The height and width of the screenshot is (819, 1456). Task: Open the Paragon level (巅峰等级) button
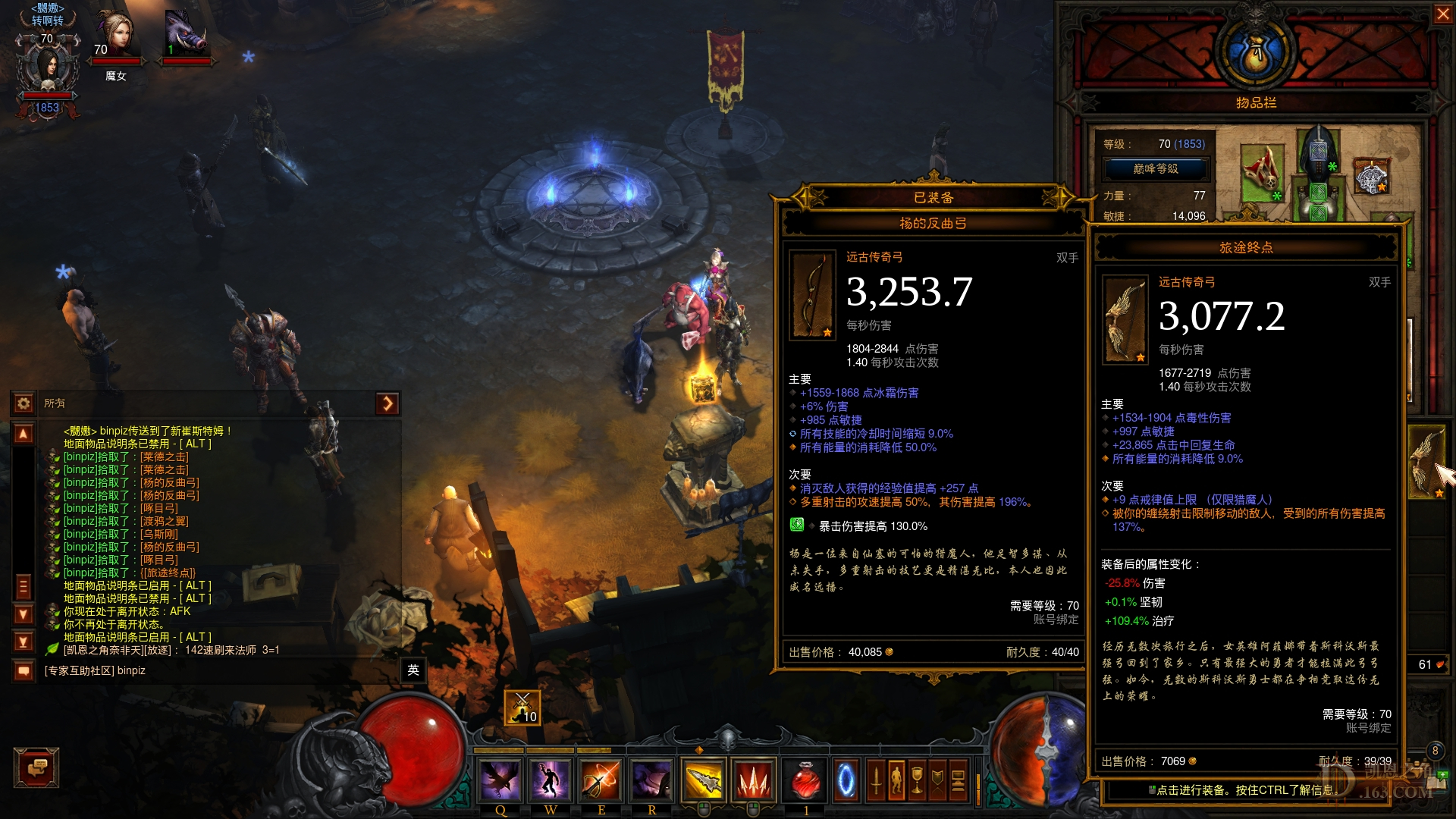click(x=1156, y=169)
